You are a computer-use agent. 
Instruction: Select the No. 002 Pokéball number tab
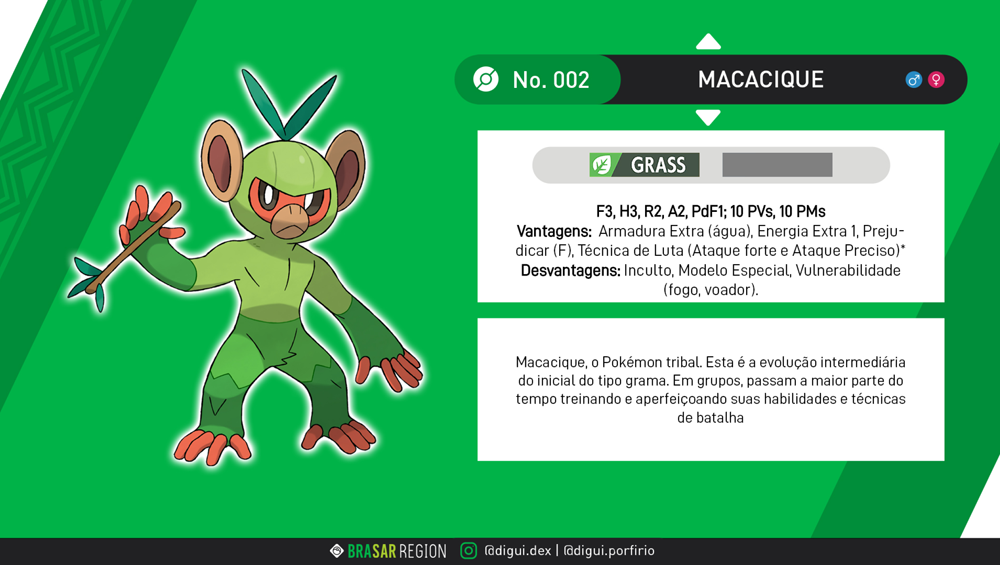[537, 80]
